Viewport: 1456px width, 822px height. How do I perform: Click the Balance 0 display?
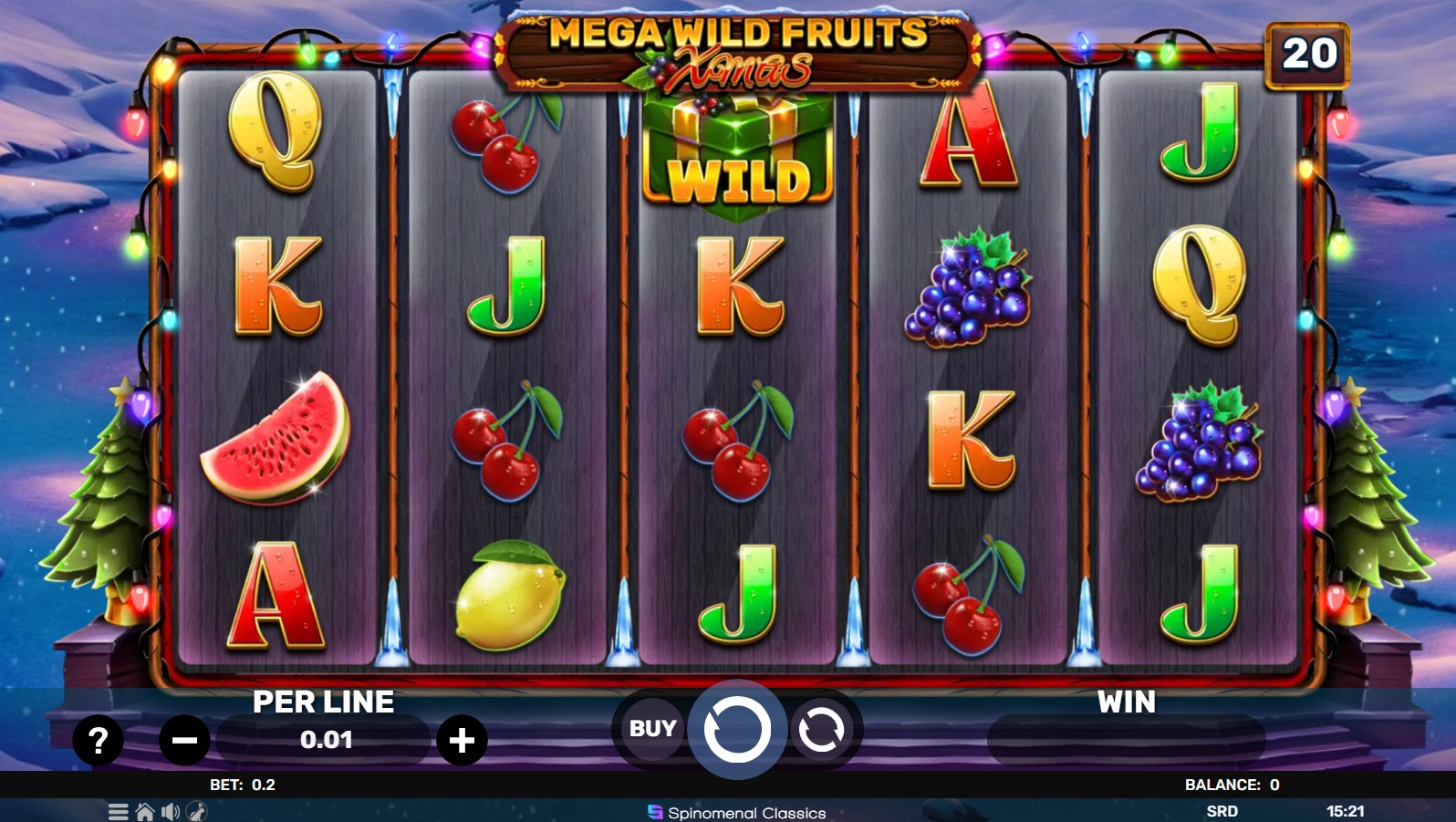pos(1230,783)
